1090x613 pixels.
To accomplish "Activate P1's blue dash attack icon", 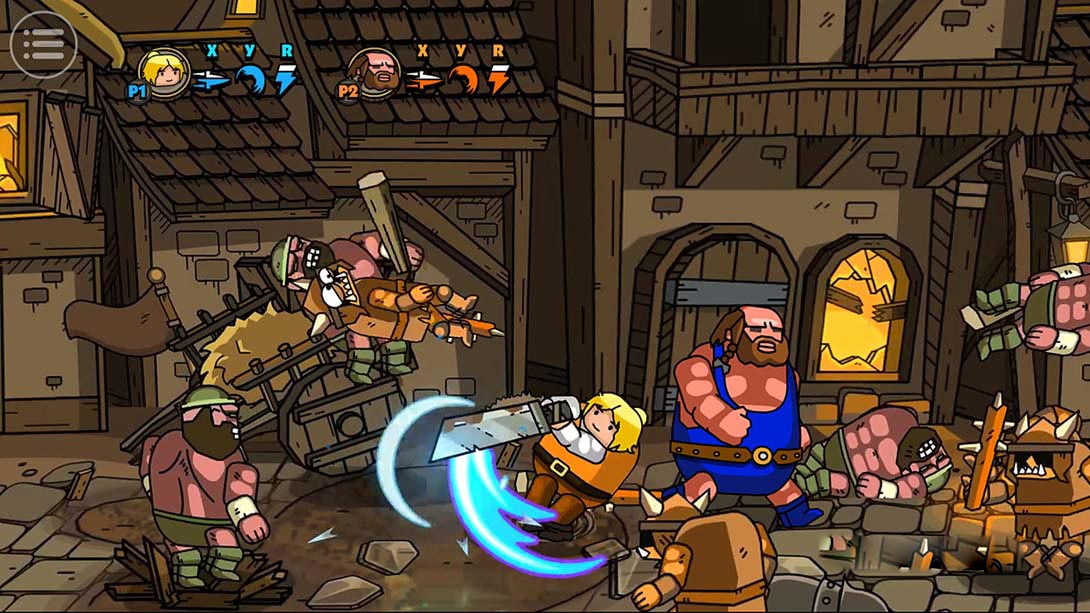I will pos(211,79).
